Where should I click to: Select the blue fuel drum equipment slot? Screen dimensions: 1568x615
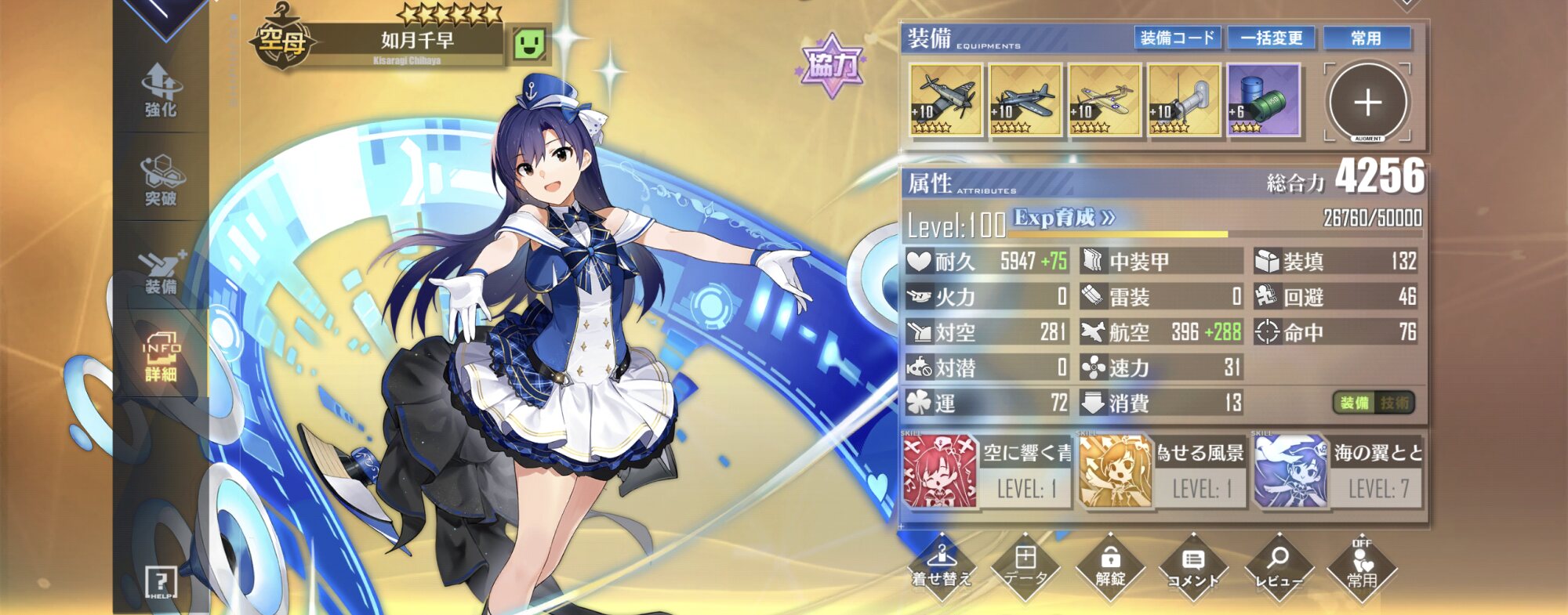point(1263,100)
